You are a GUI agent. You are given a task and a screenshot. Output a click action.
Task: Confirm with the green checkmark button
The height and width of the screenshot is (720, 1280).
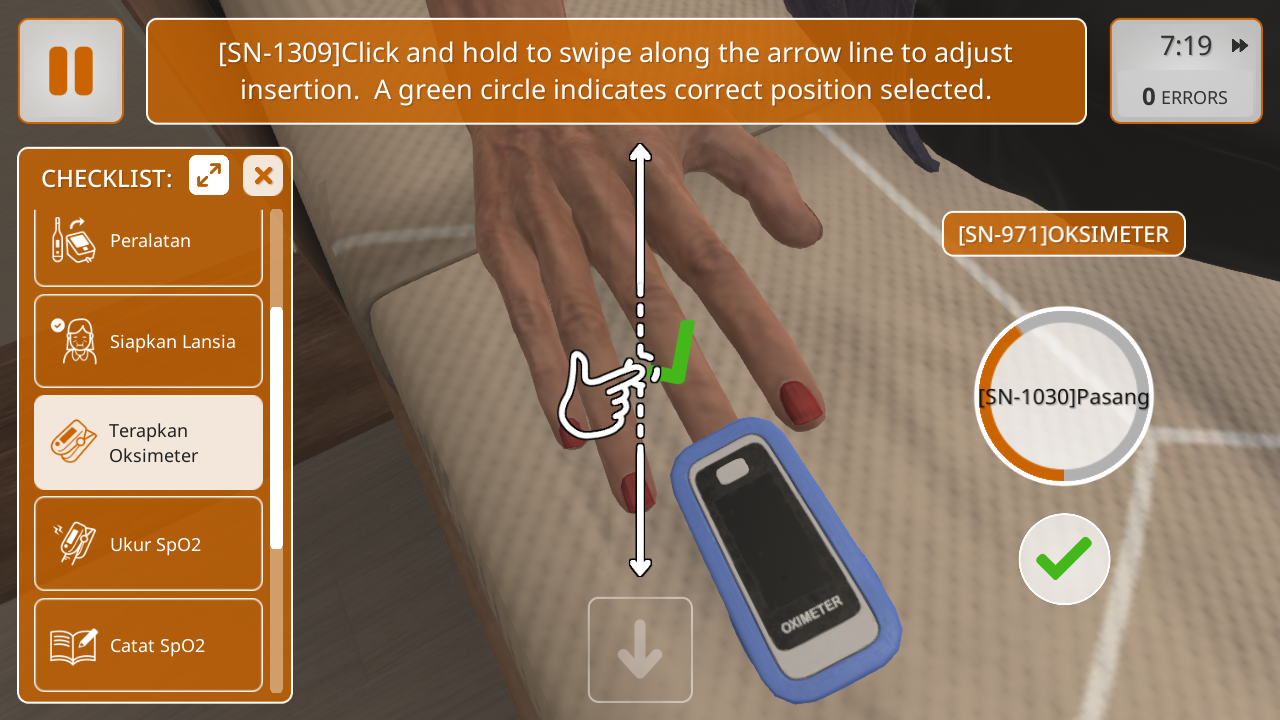[x=1064, y=559]
